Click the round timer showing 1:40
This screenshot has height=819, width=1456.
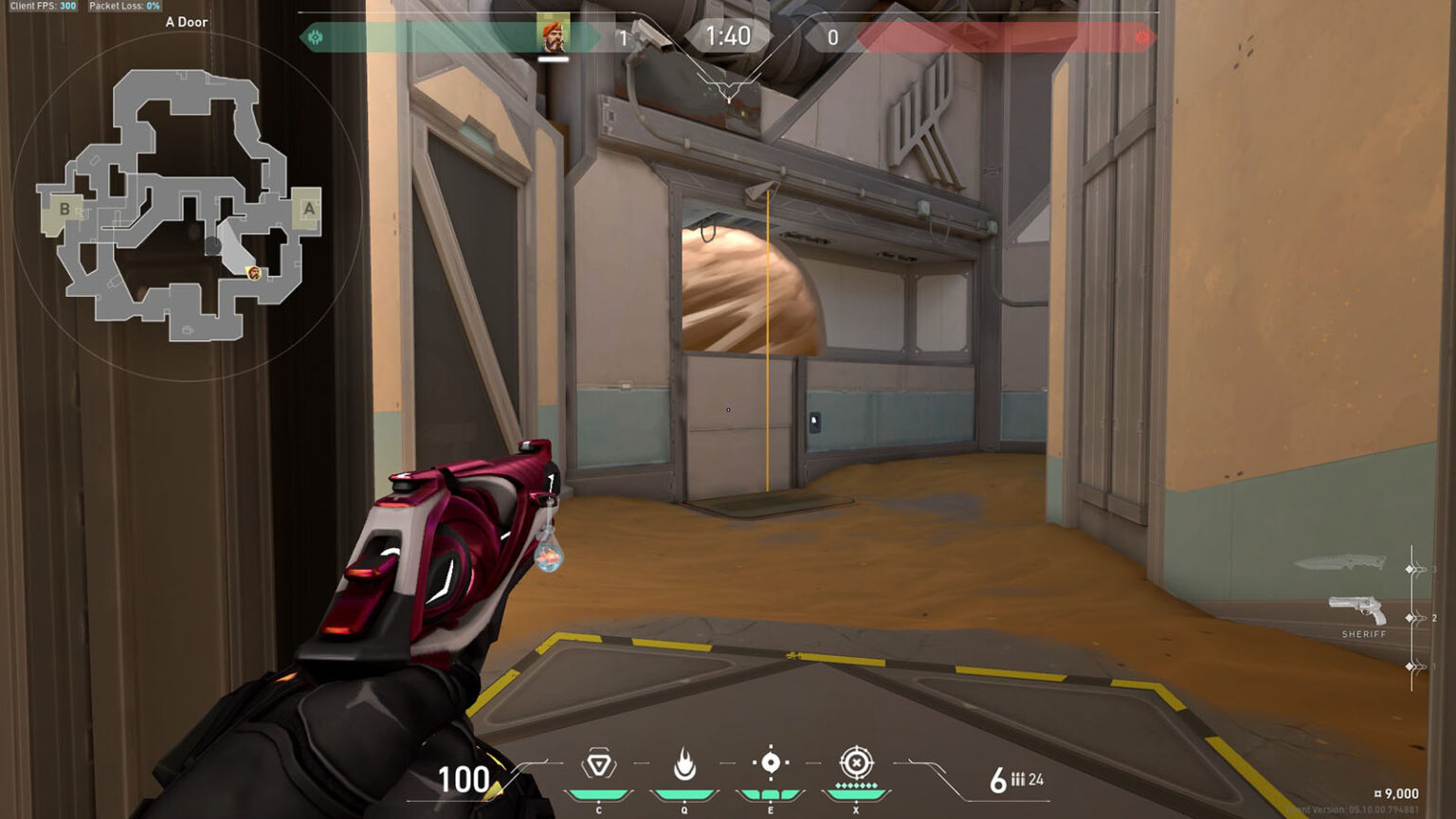point(728,37)
